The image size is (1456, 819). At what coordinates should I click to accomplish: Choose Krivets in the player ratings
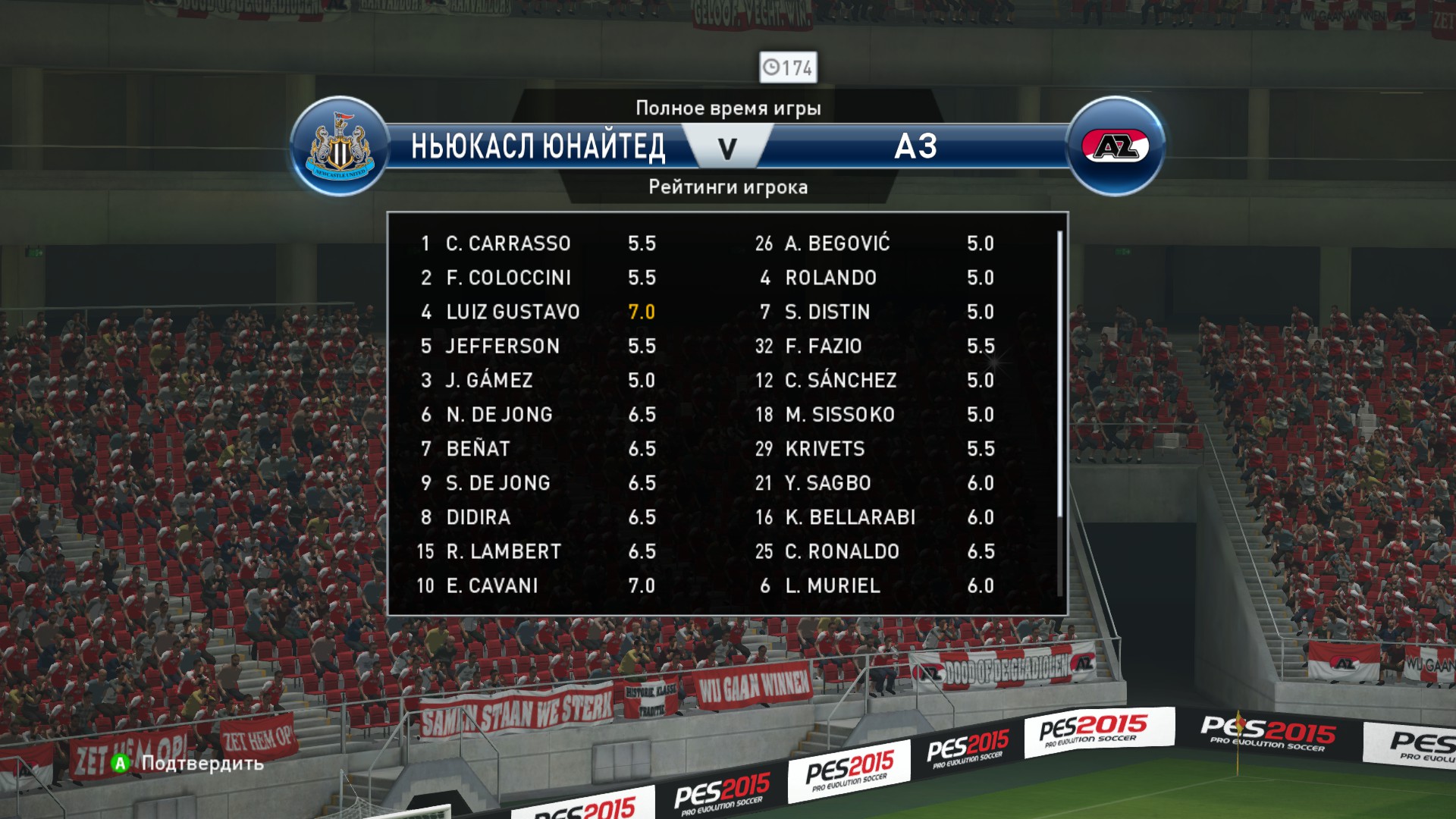876,449
